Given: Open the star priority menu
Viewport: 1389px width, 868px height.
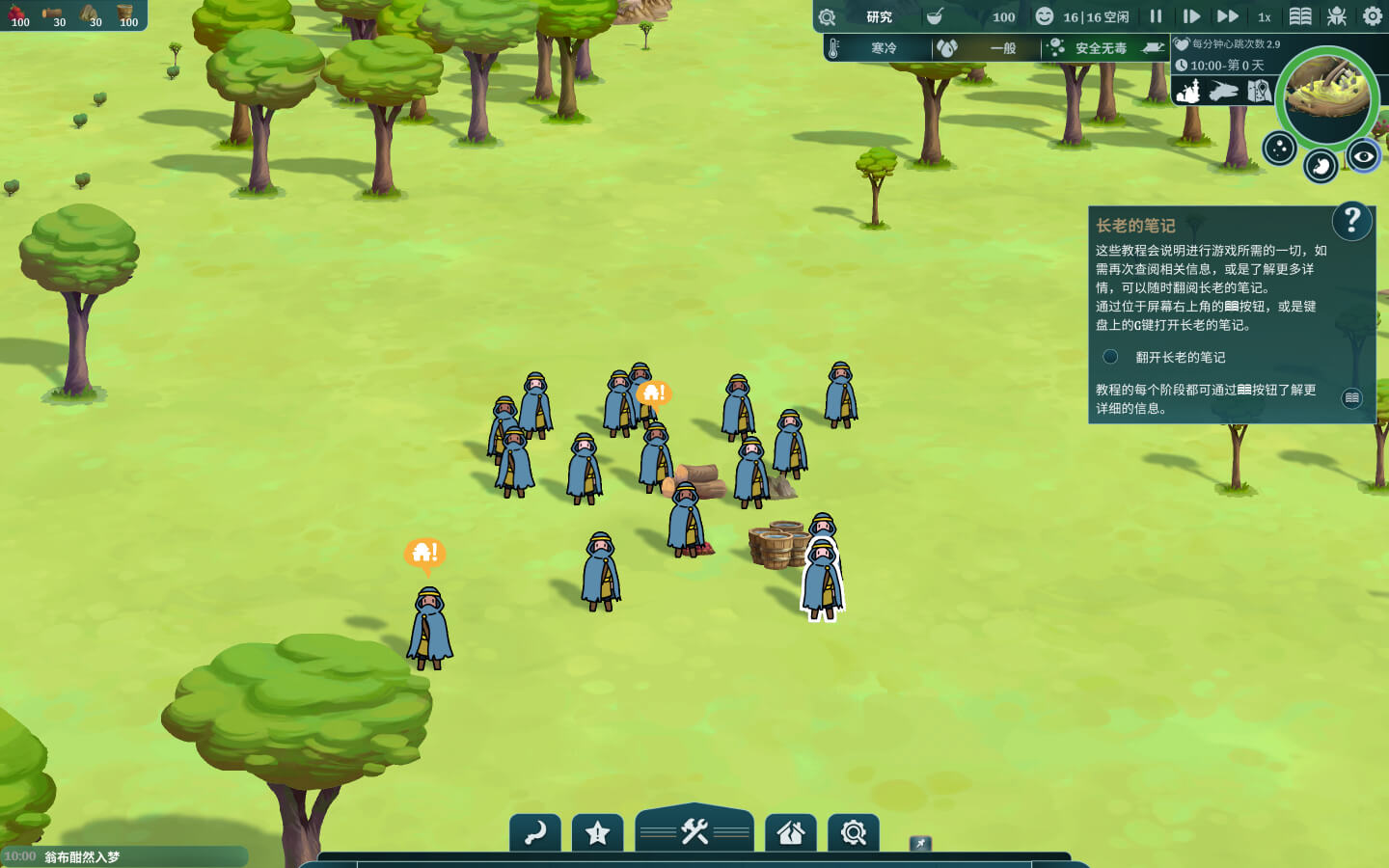Looking at the screenshot, I should coord(597,832).
